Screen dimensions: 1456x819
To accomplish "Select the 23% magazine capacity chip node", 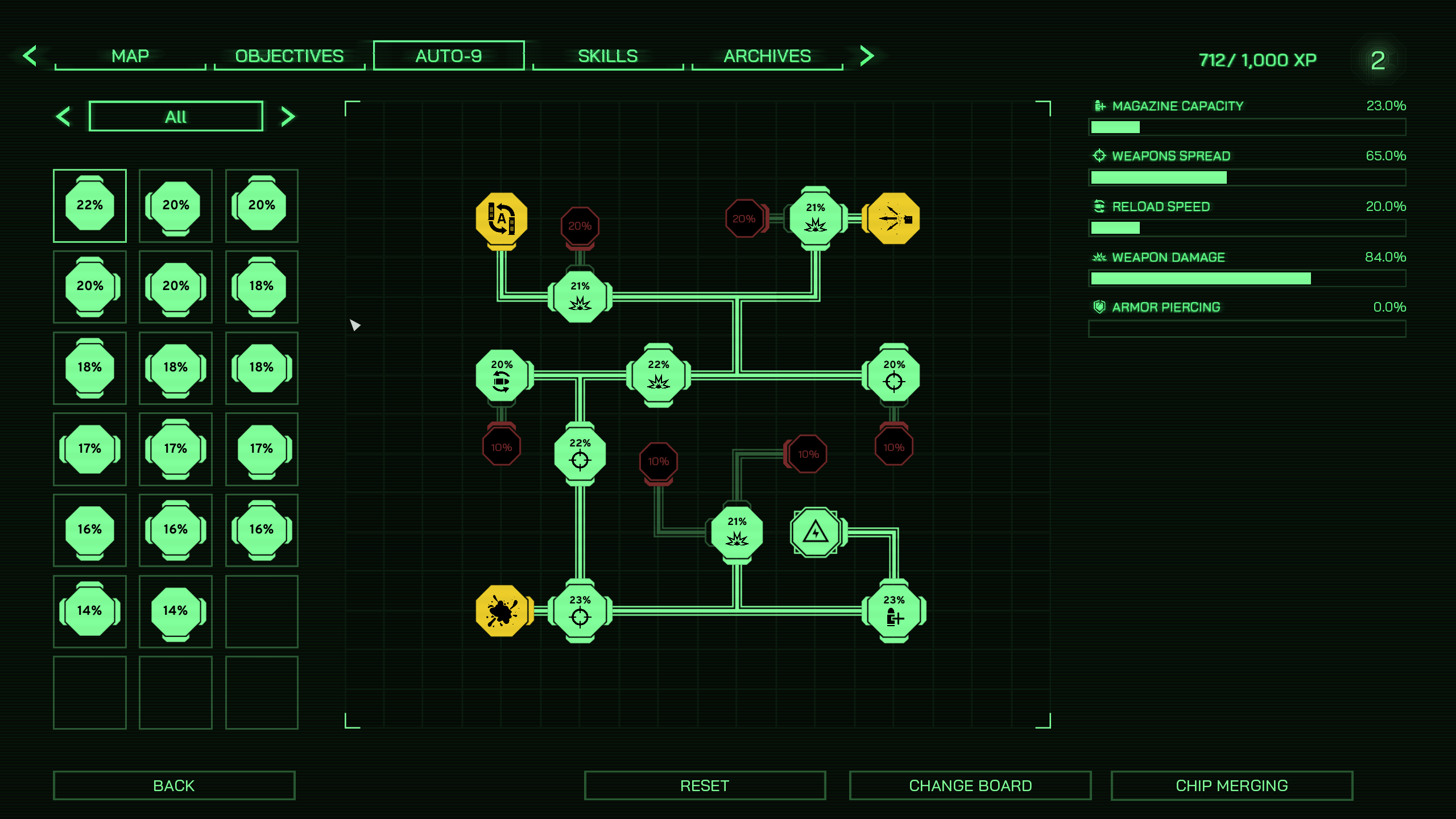I will (894, 611).
